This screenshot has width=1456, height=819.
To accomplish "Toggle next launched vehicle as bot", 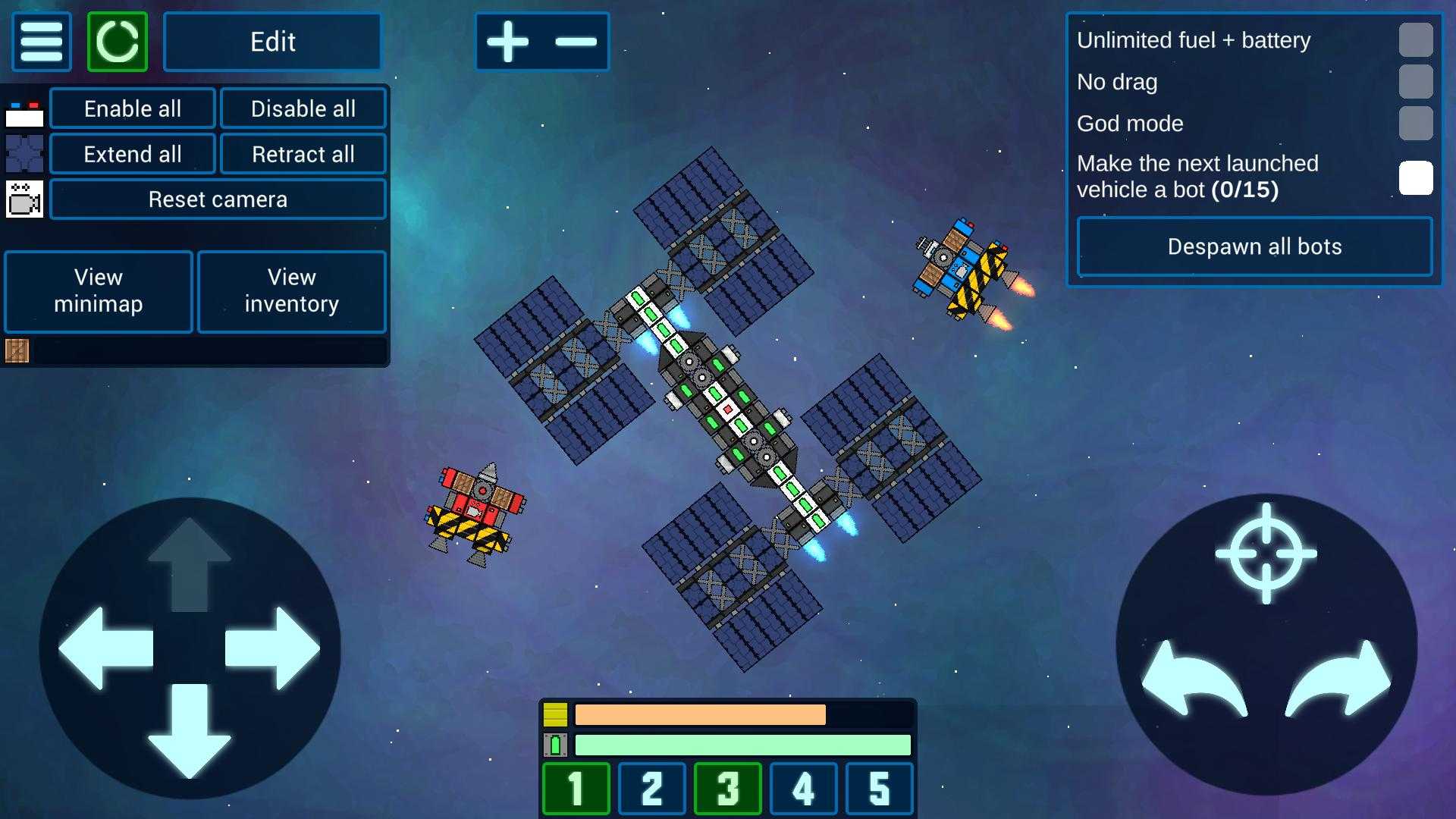I will (x=1415, y=178).
